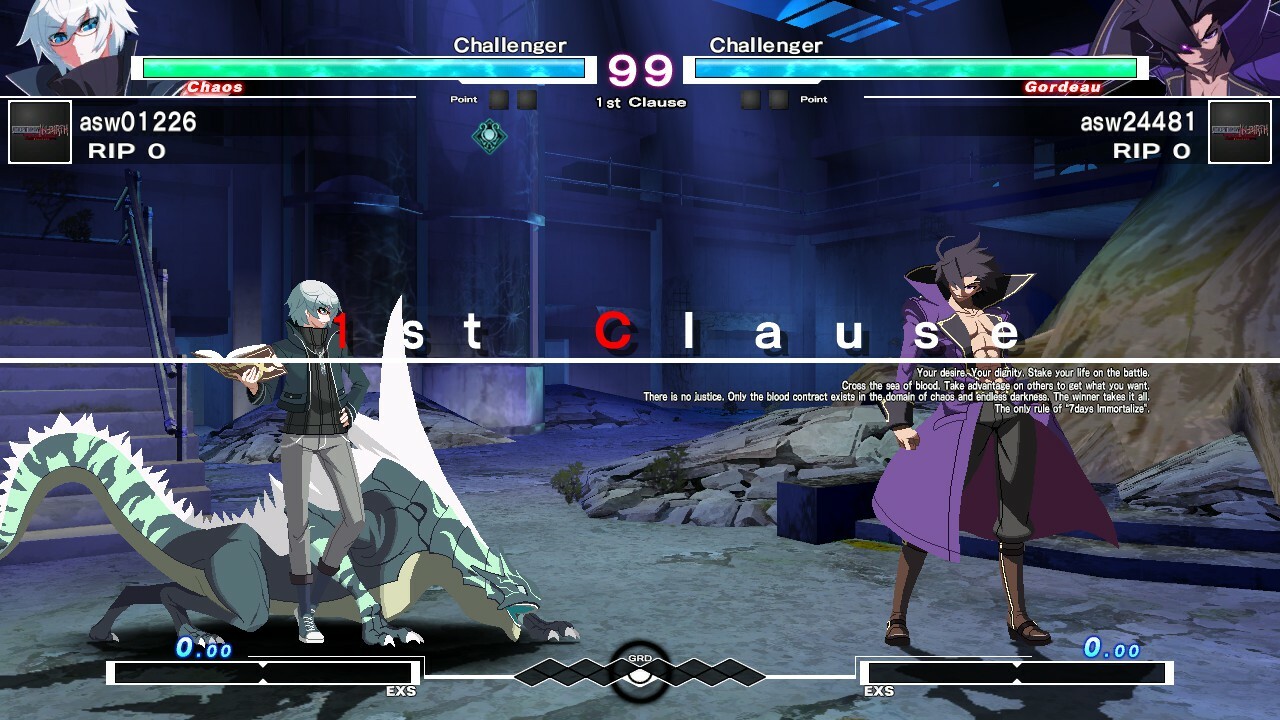The height and width of the screenshot is (720, 1280).
Task: Click asw01226's Under Night title plate icon
Action: tap(38, 133)
